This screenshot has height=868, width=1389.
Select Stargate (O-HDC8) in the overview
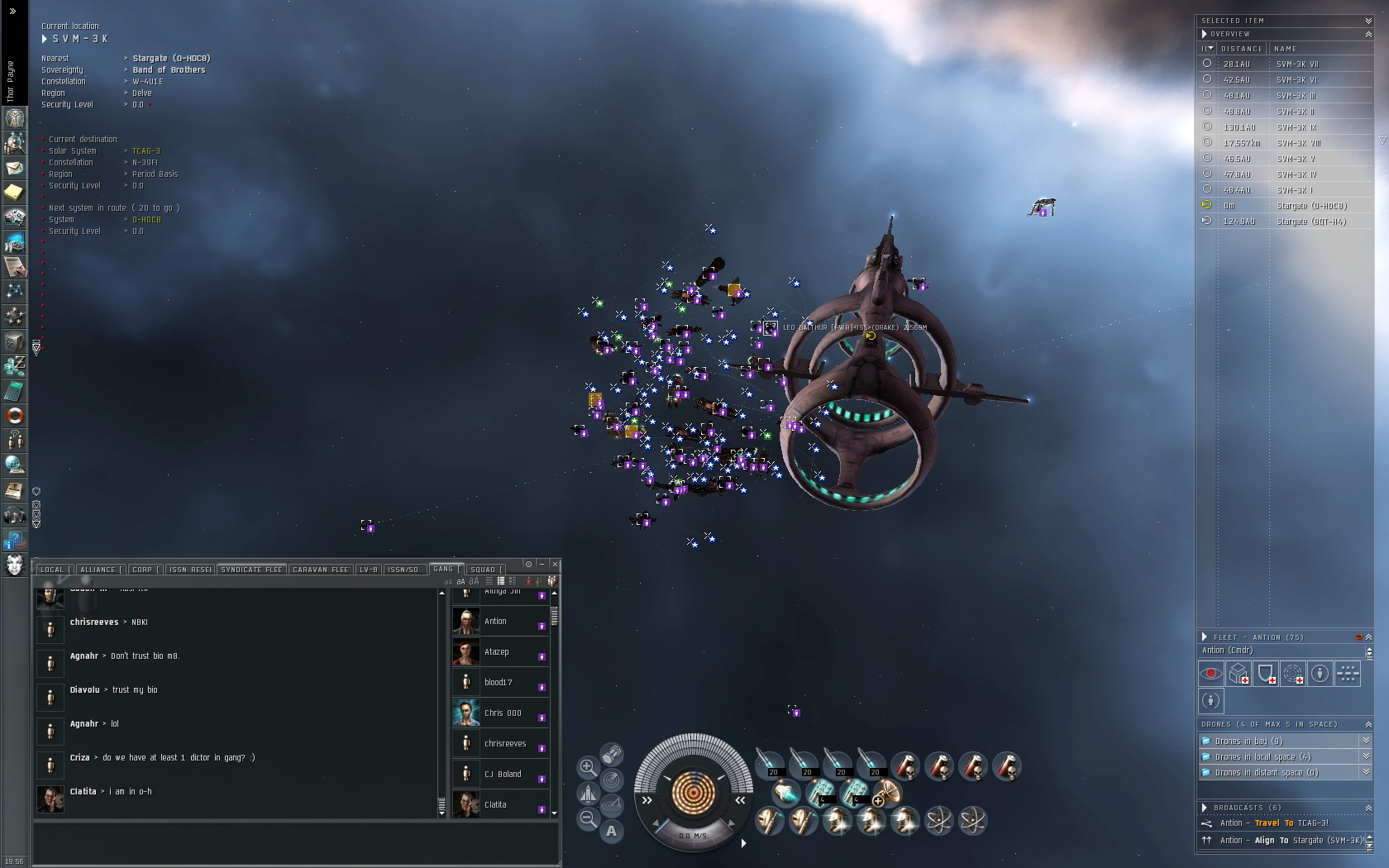1310,206
